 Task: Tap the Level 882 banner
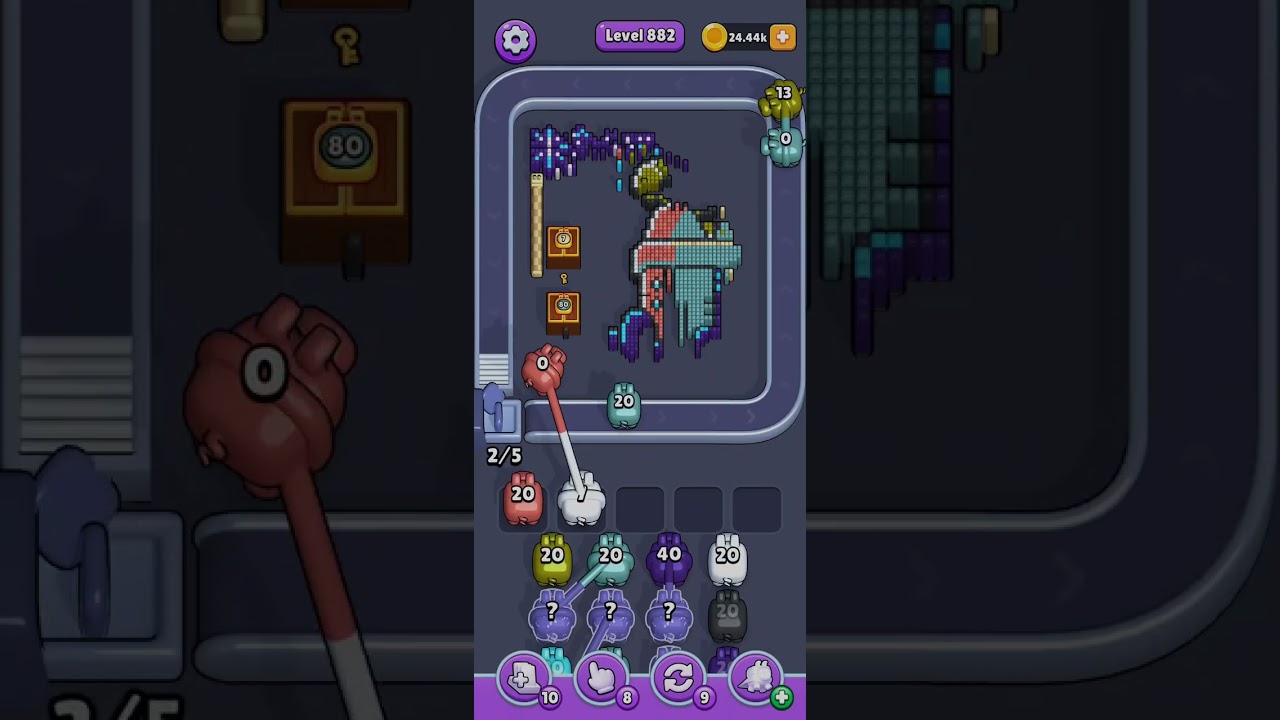pyautogui.click(x=639, y=35)
